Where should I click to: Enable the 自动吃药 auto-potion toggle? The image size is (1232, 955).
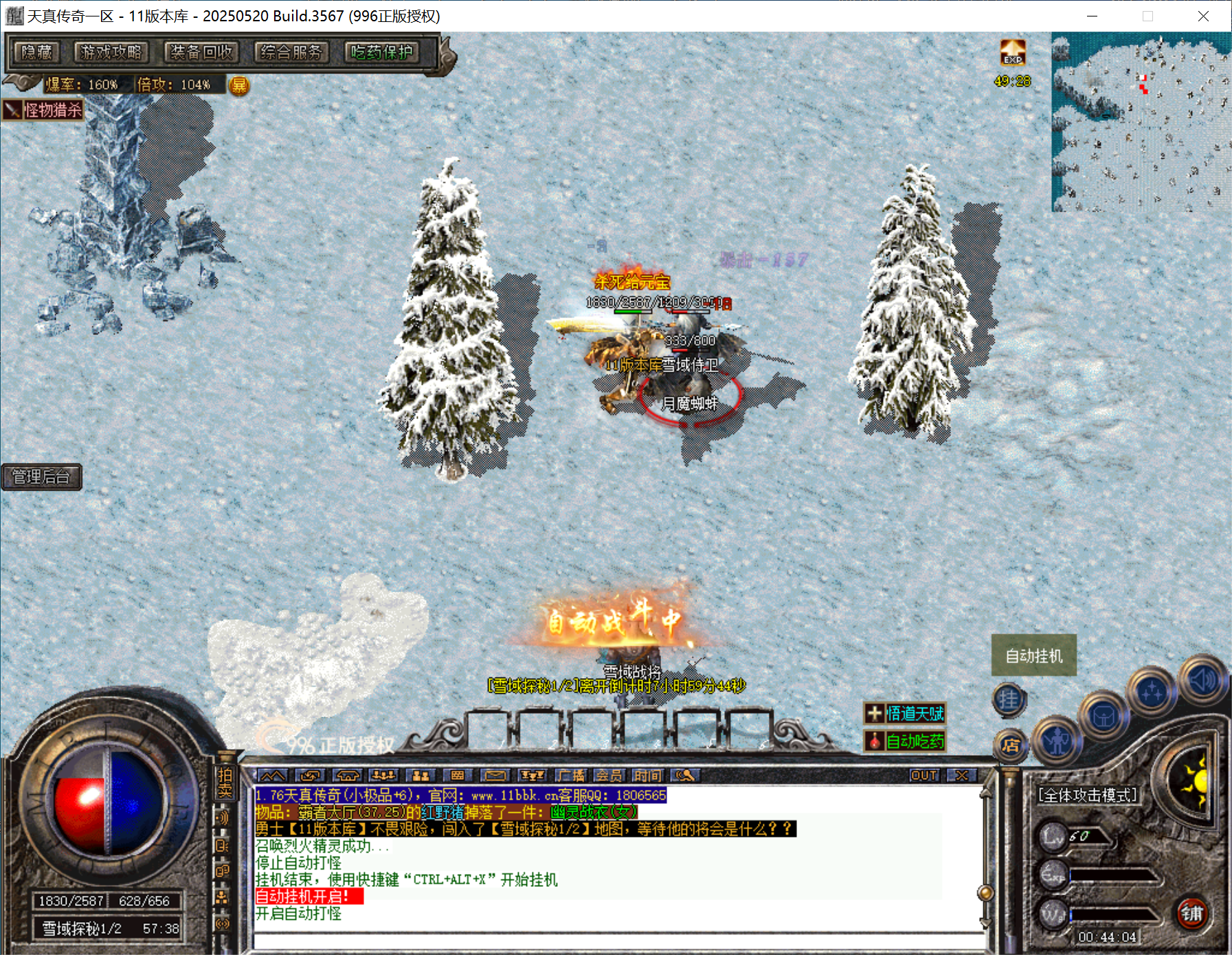coord(906,742)
